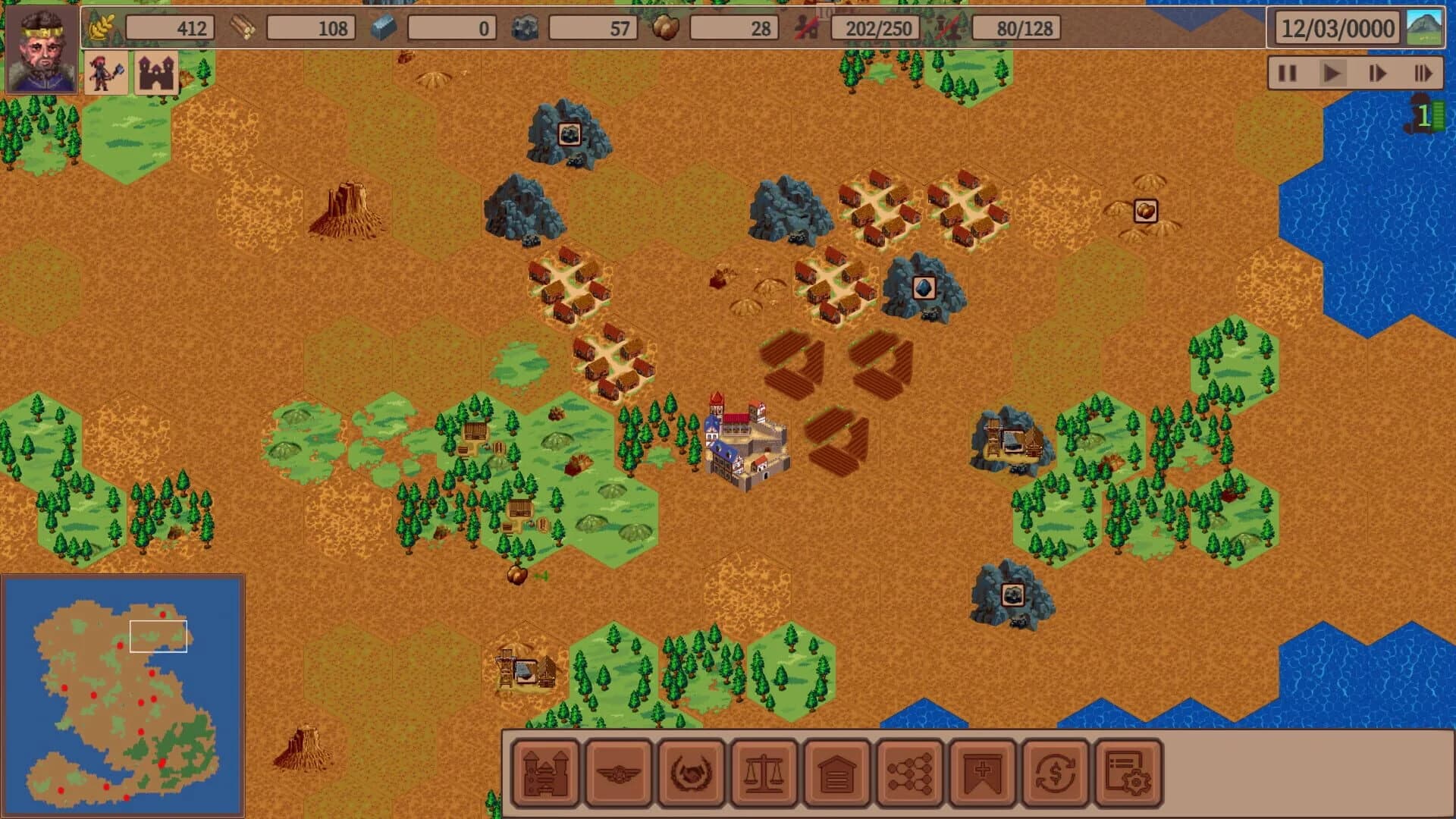Open the population 202/250 counter details
Image resolution: width=1456 pixels, height=819 pixels.
tap(876, 28)
